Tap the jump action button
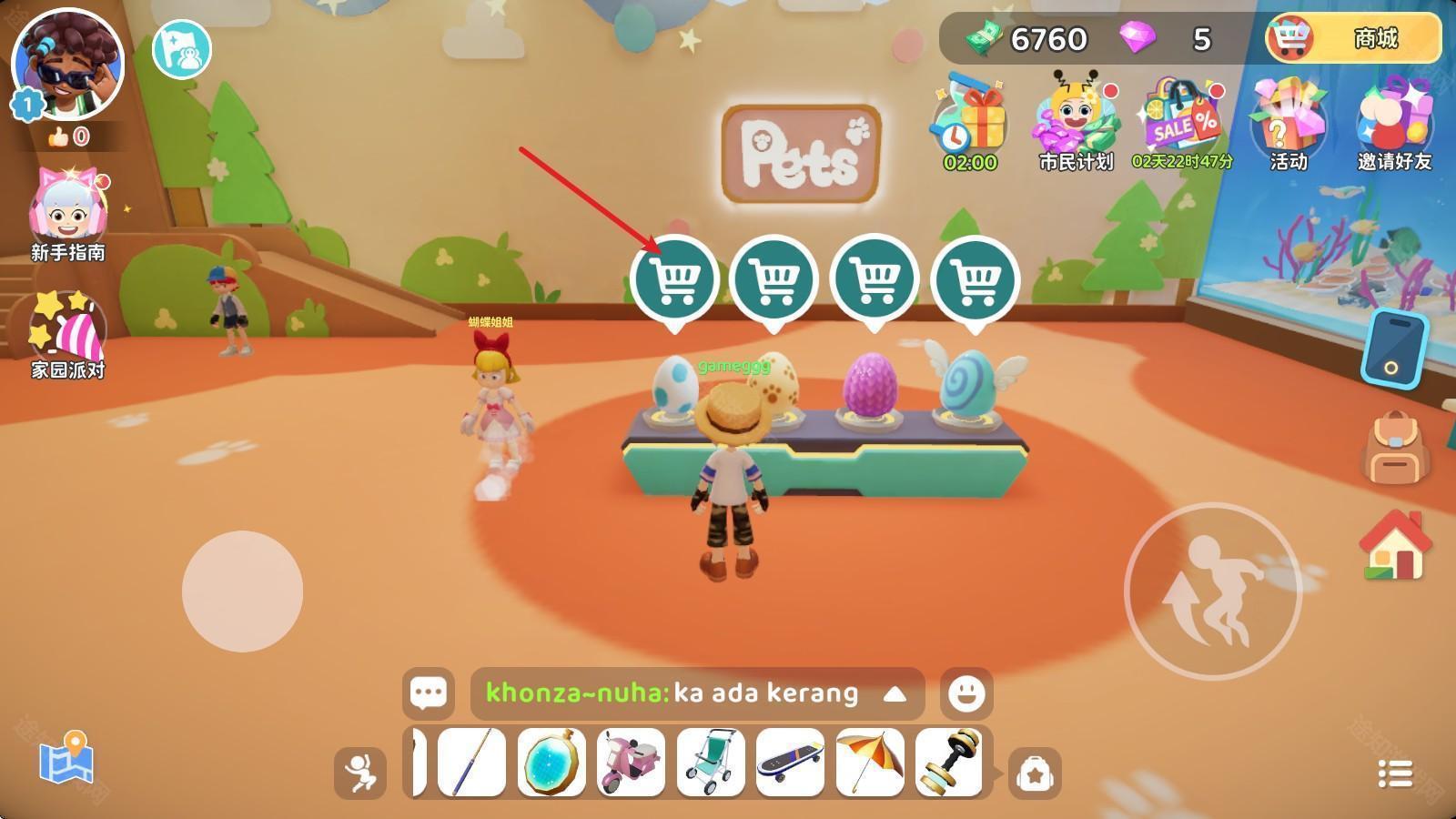The image size is (1456, 819). coord(1212,591)
